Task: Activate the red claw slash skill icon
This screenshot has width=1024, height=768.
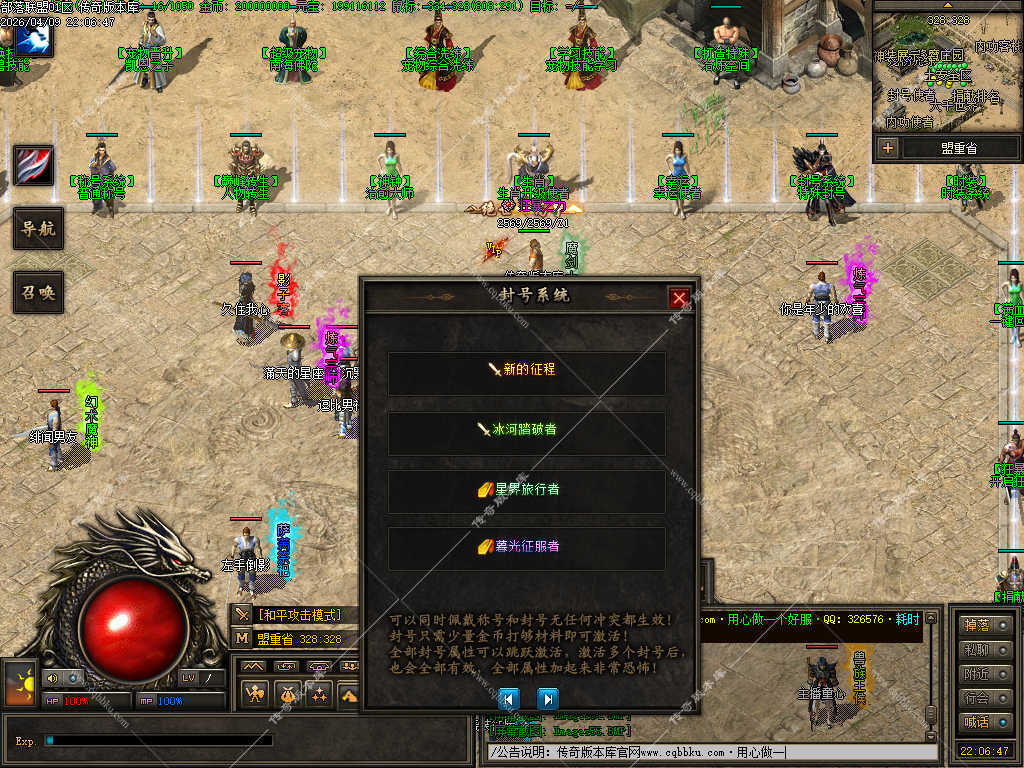Action: 34,165
